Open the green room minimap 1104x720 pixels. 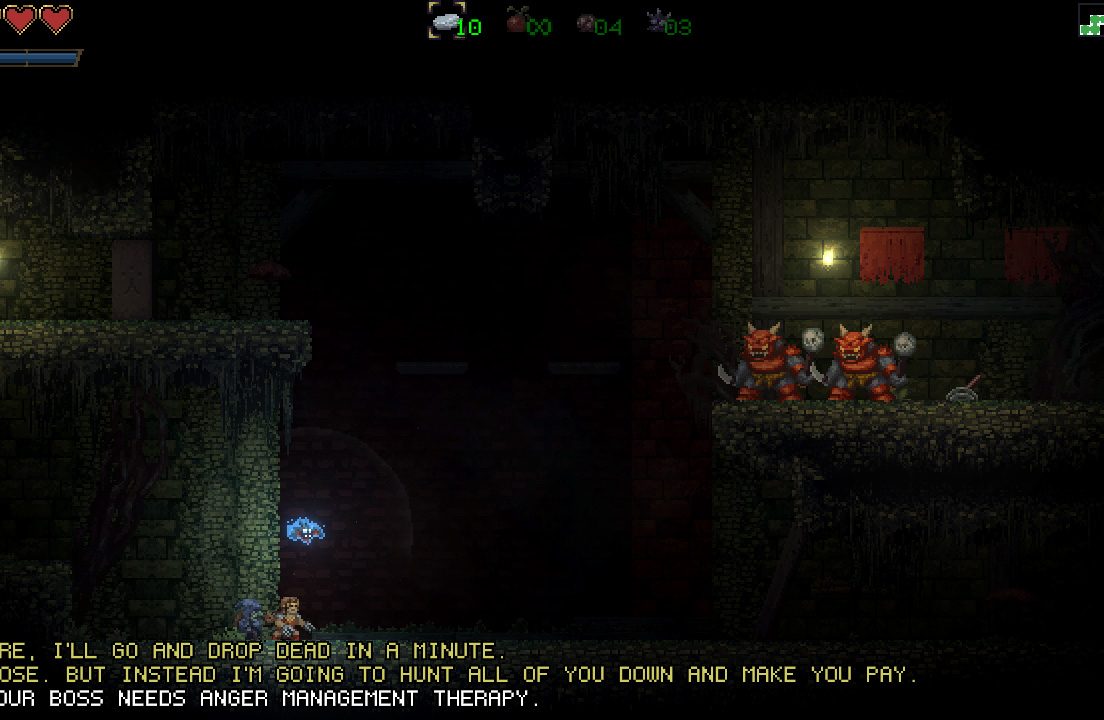[x=1090, y=20]
